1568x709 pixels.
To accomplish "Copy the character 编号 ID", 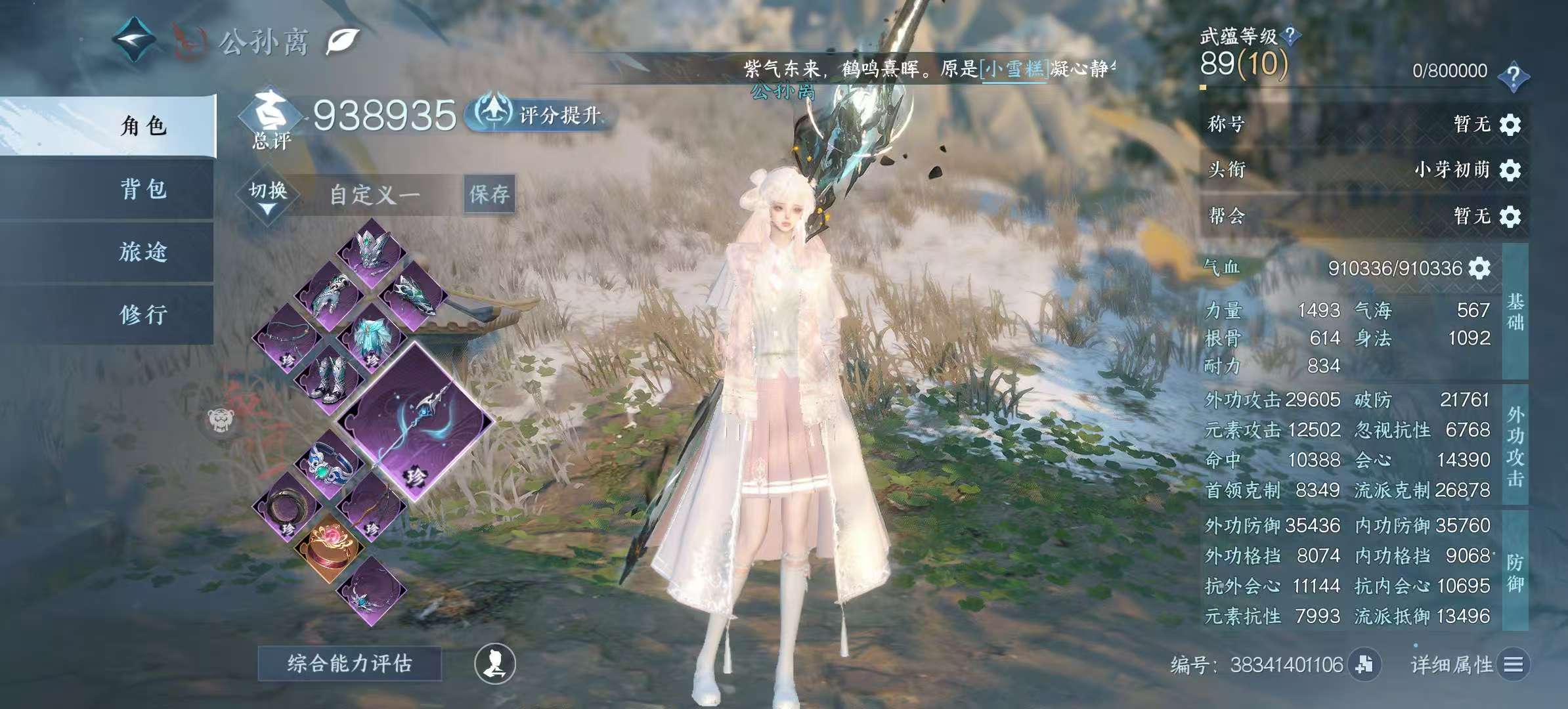I will [x=1364, y=664].
